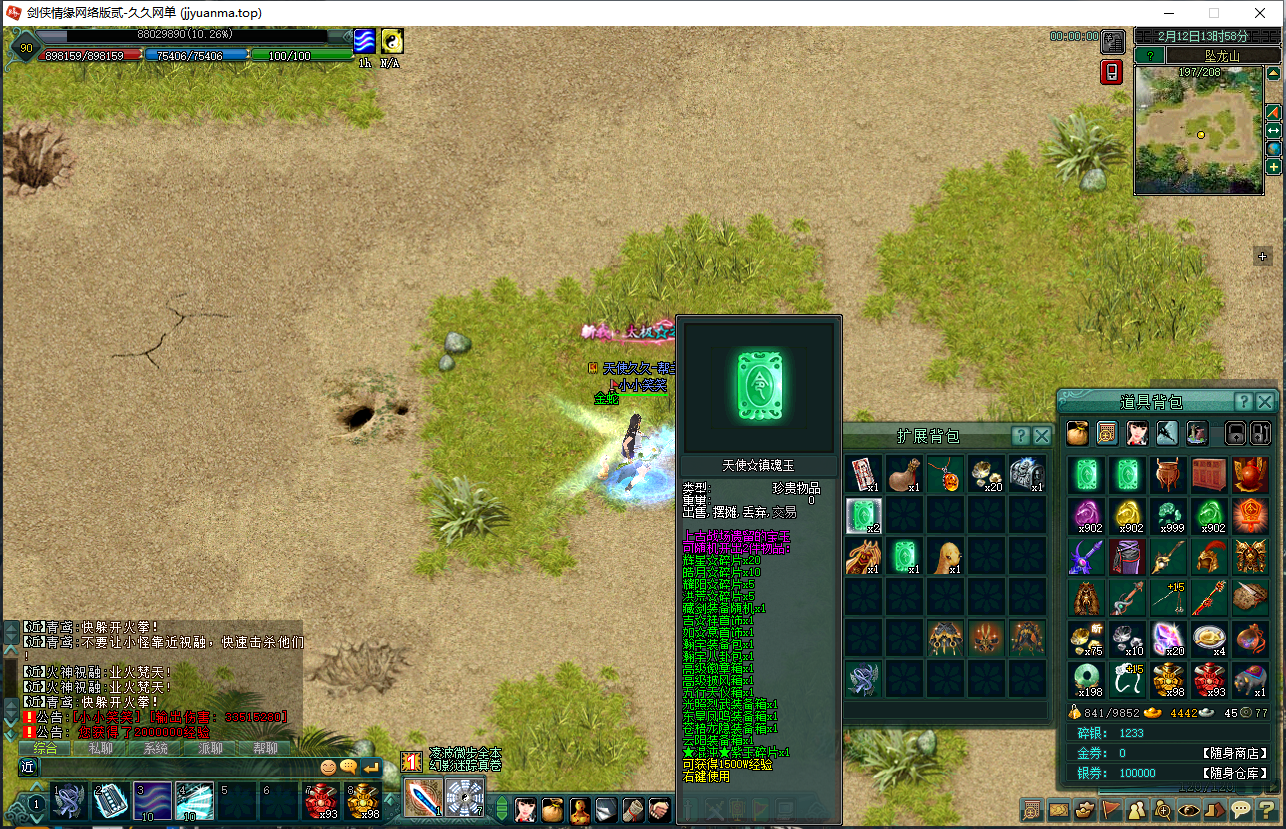Open the chat emoji smiley picker
This screenshot has width=1286, height=829.
click(328, 767)
